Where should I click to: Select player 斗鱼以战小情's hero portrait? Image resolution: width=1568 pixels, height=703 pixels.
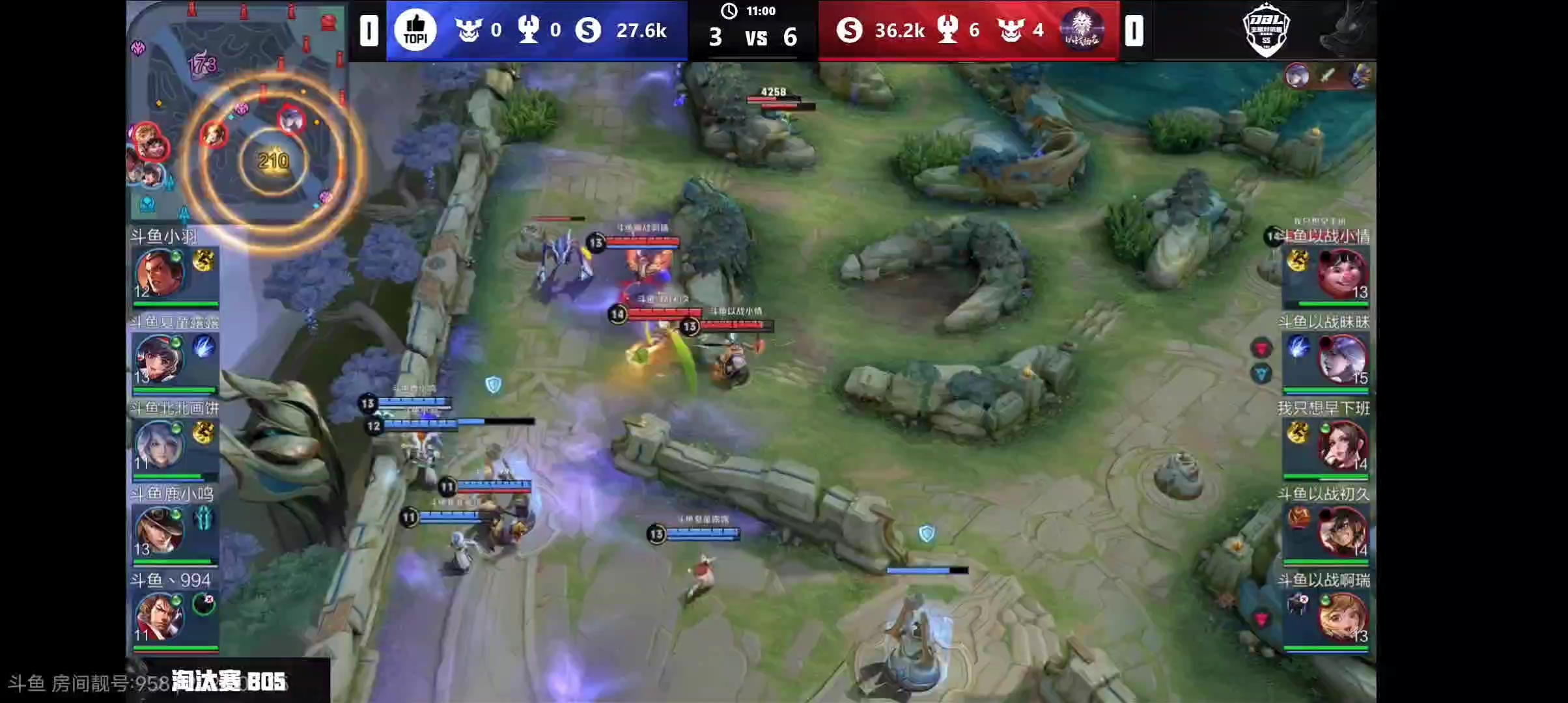tap(1341, 273)
